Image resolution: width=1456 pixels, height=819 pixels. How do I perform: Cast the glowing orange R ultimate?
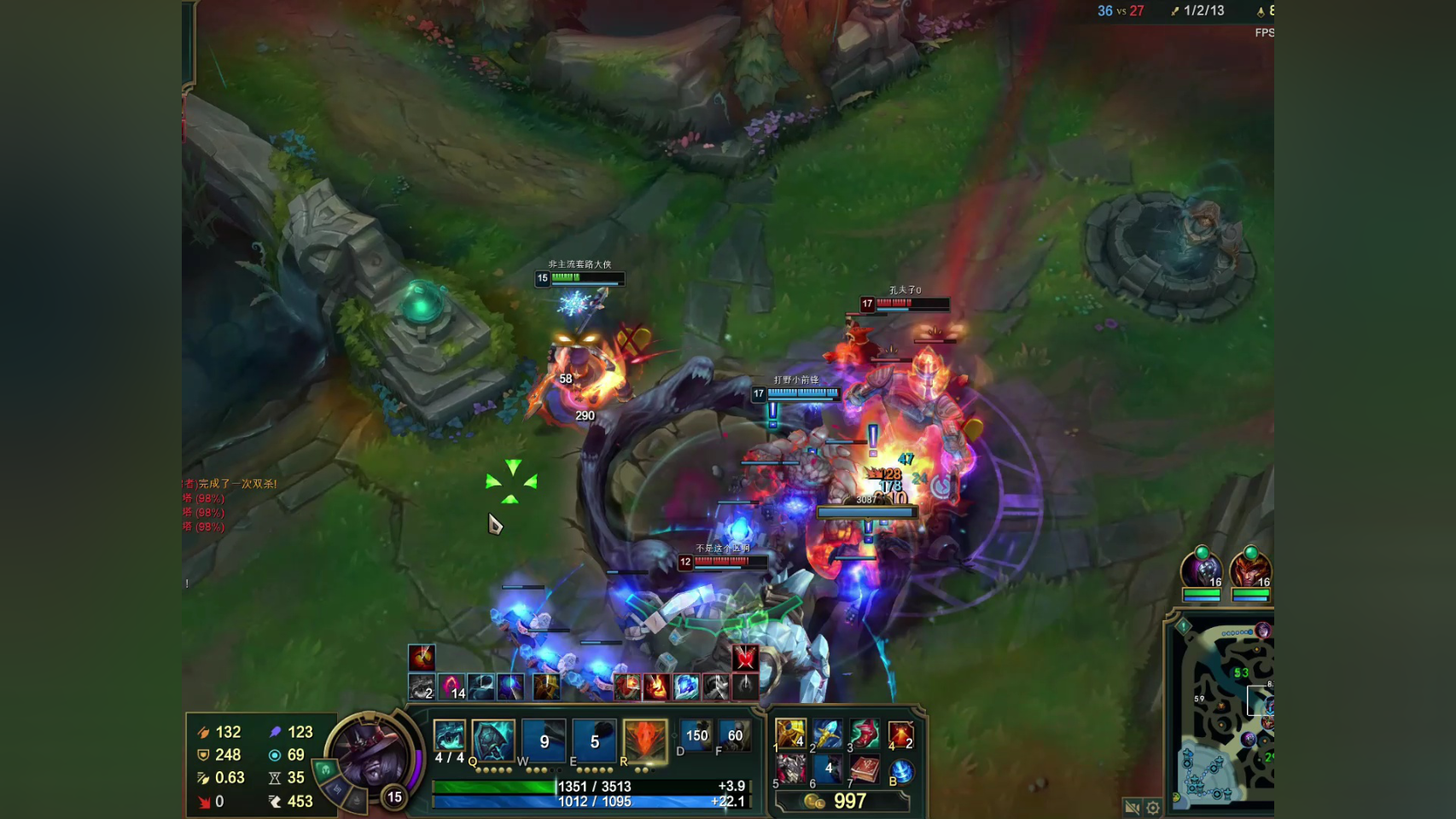click(644, 739)
